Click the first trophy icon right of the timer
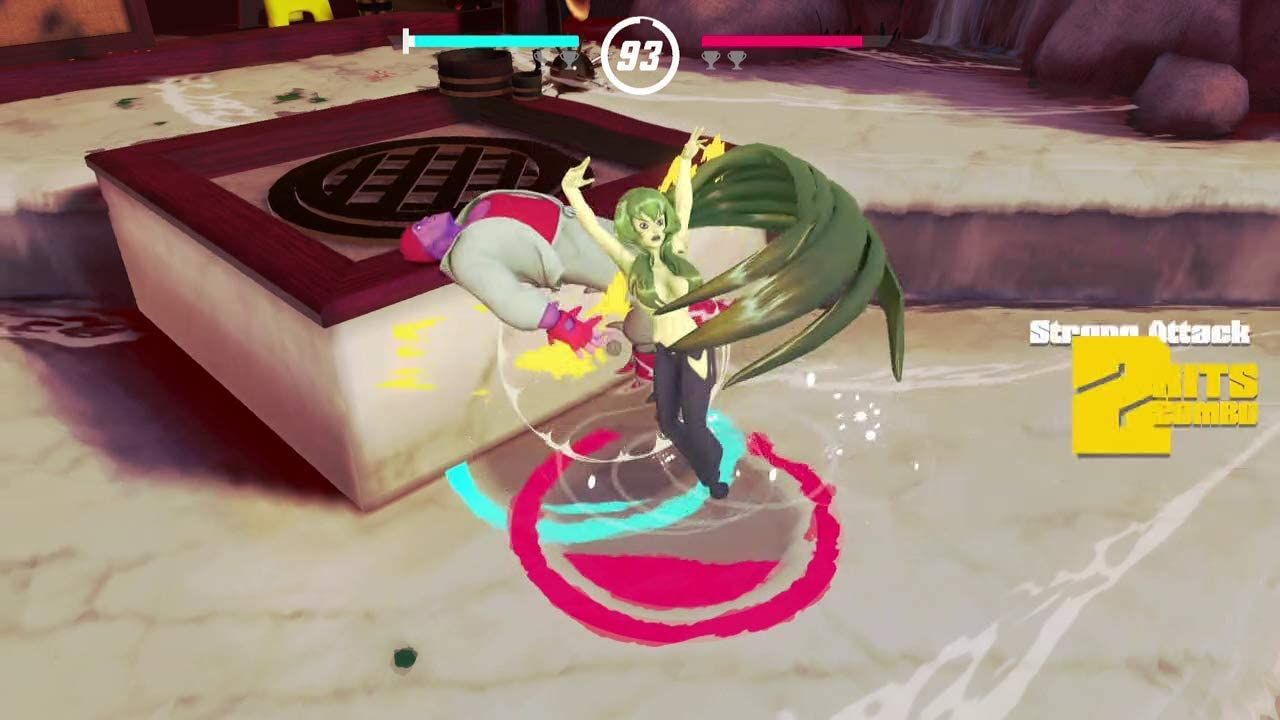This screenshot has width=1280, height=720. [709, 60]
